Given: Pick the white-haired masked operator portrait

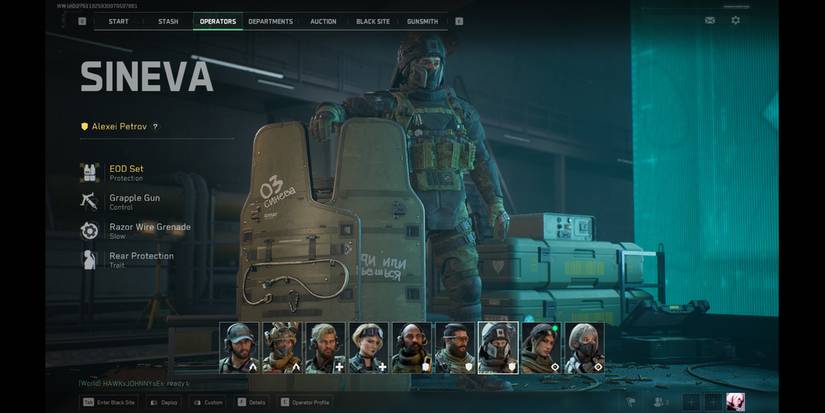Looking at the screenshot, I should pos(584,347).
